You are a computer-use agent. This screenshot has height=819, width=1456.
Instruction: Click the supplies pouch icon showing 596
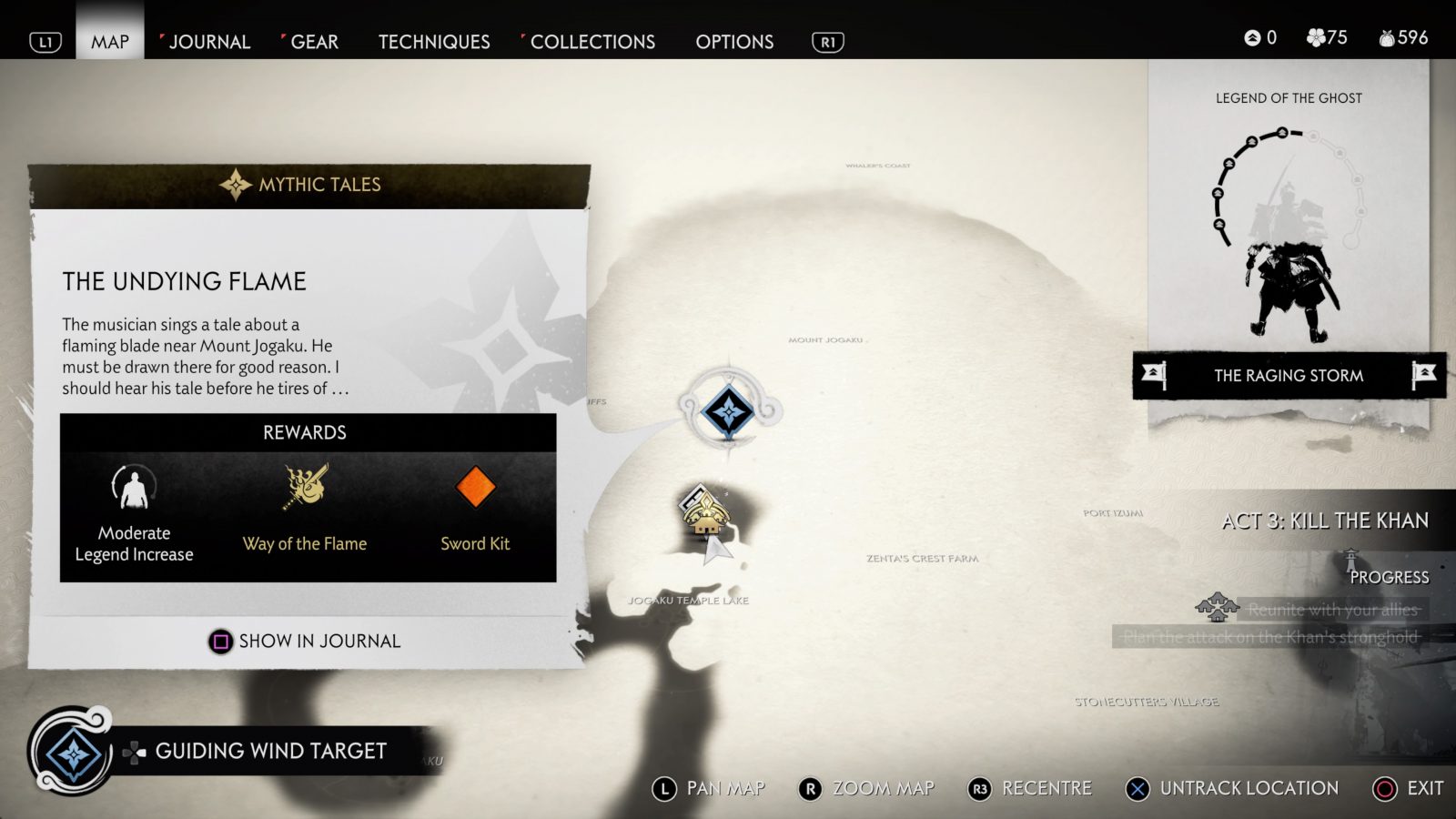pyautogui.click(x=1387, y=37)
